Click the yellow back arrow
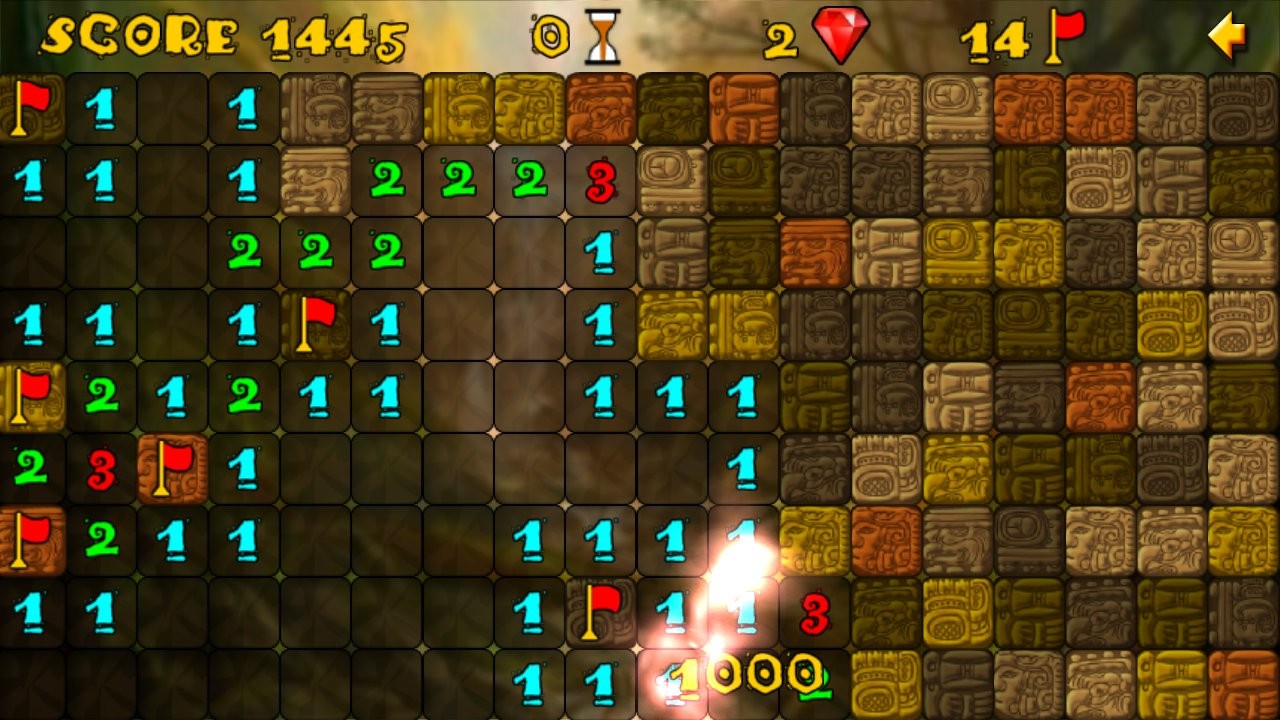Screen dimensions: 1280x720 point(1227,37)
